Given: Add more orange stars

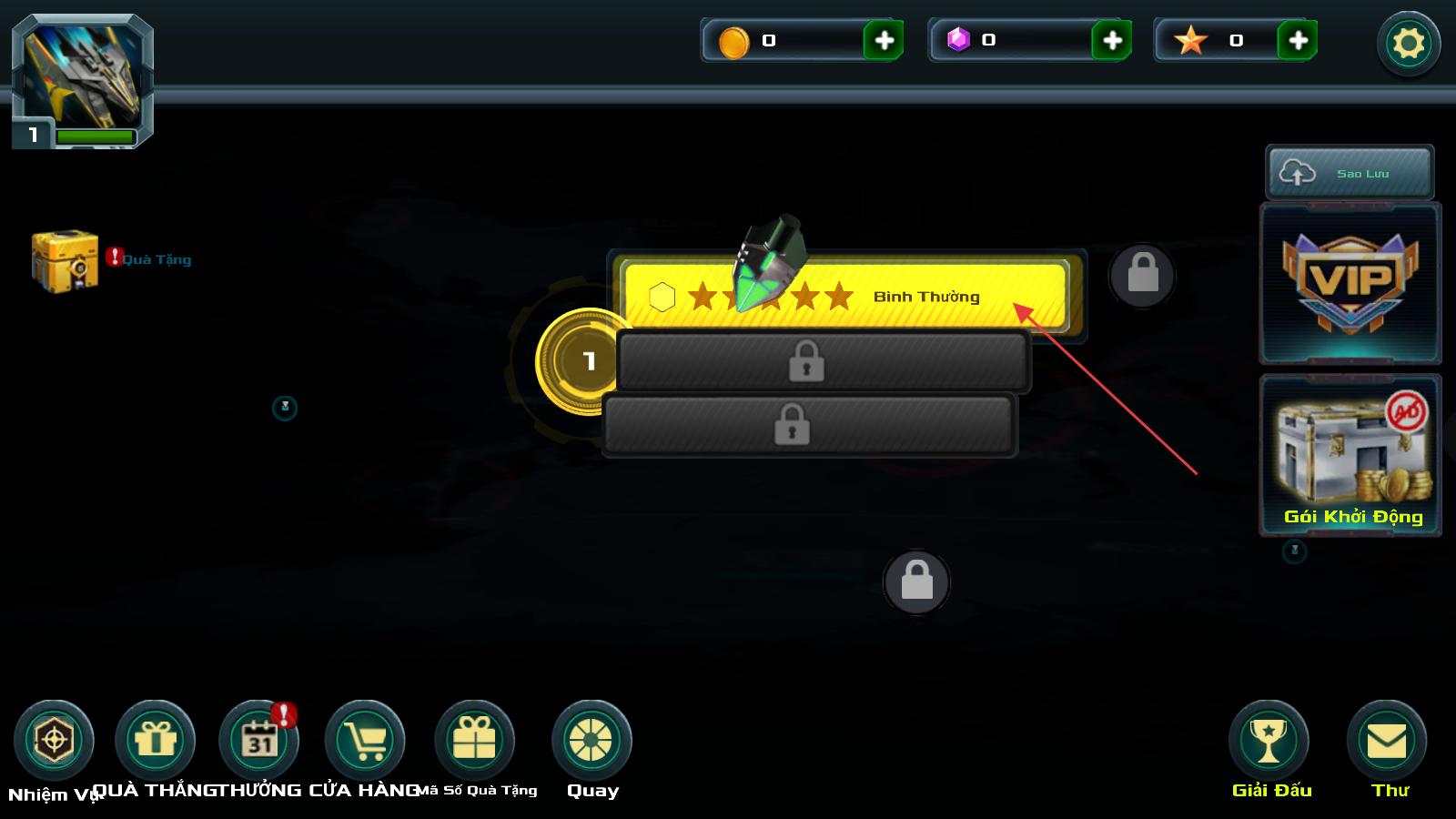Looking at the screenshot, I should 1298,41.
